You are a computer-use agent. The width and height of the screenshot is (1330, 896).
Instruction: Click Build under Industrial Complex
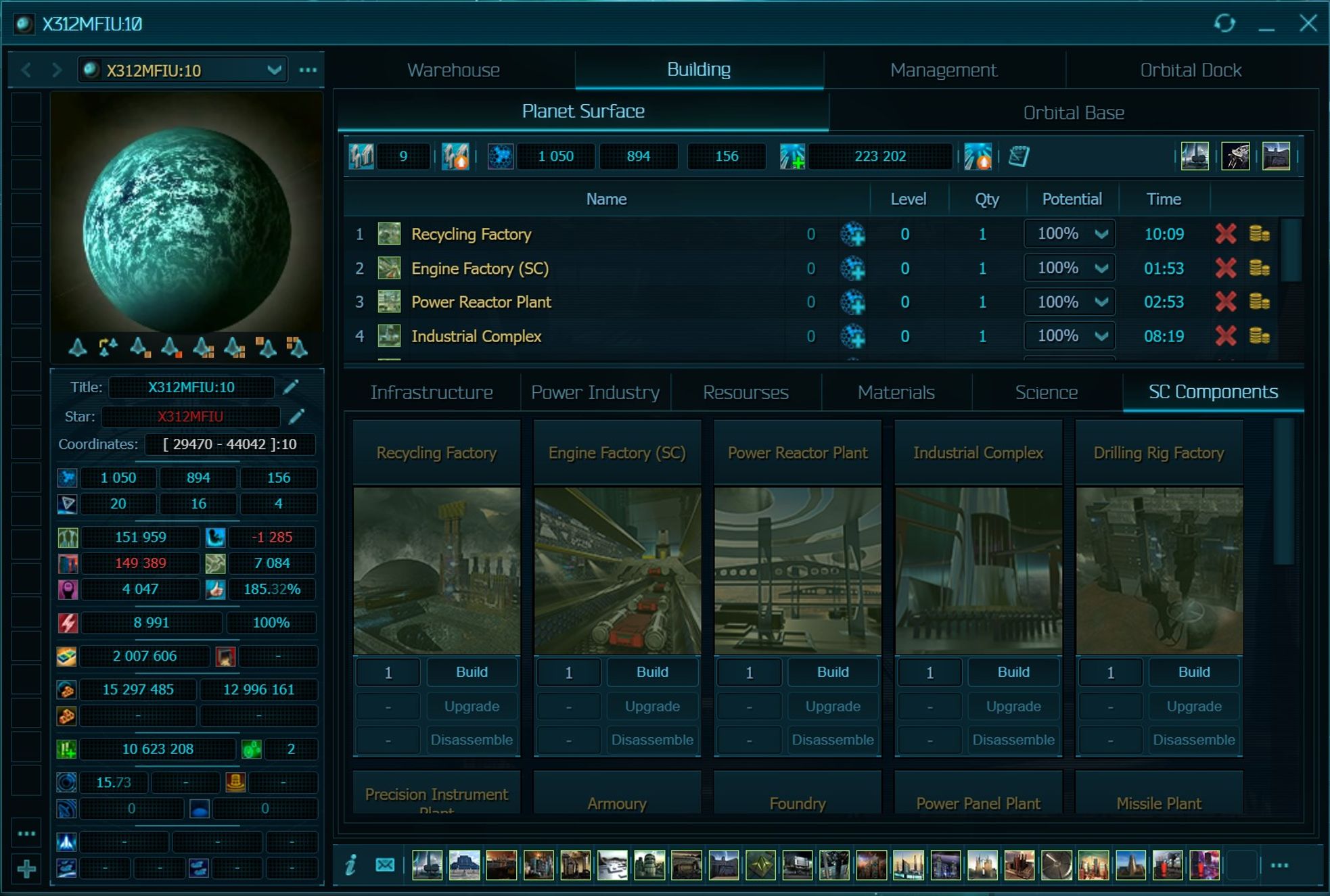point(1013,672)
